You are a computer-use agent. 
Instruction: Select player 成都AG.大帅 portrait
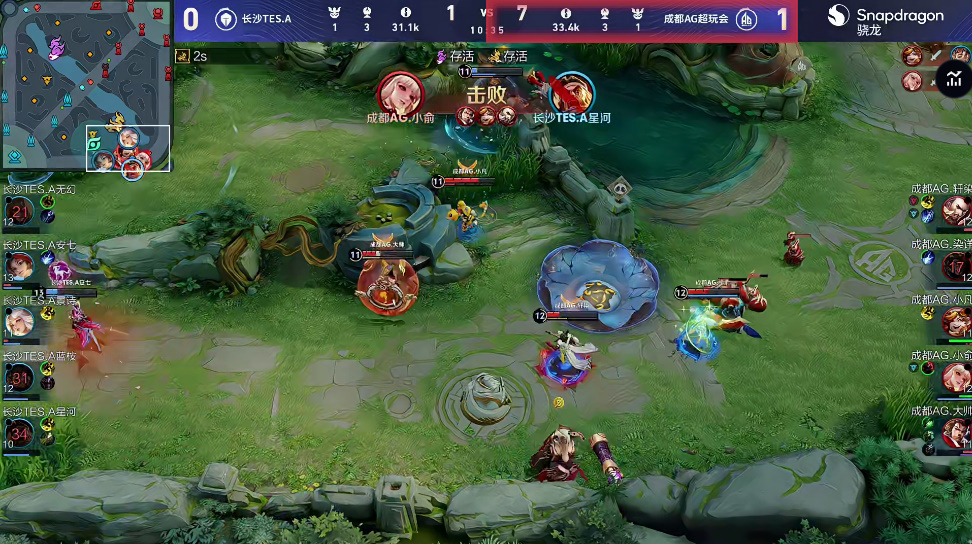(x=955, y=432)
